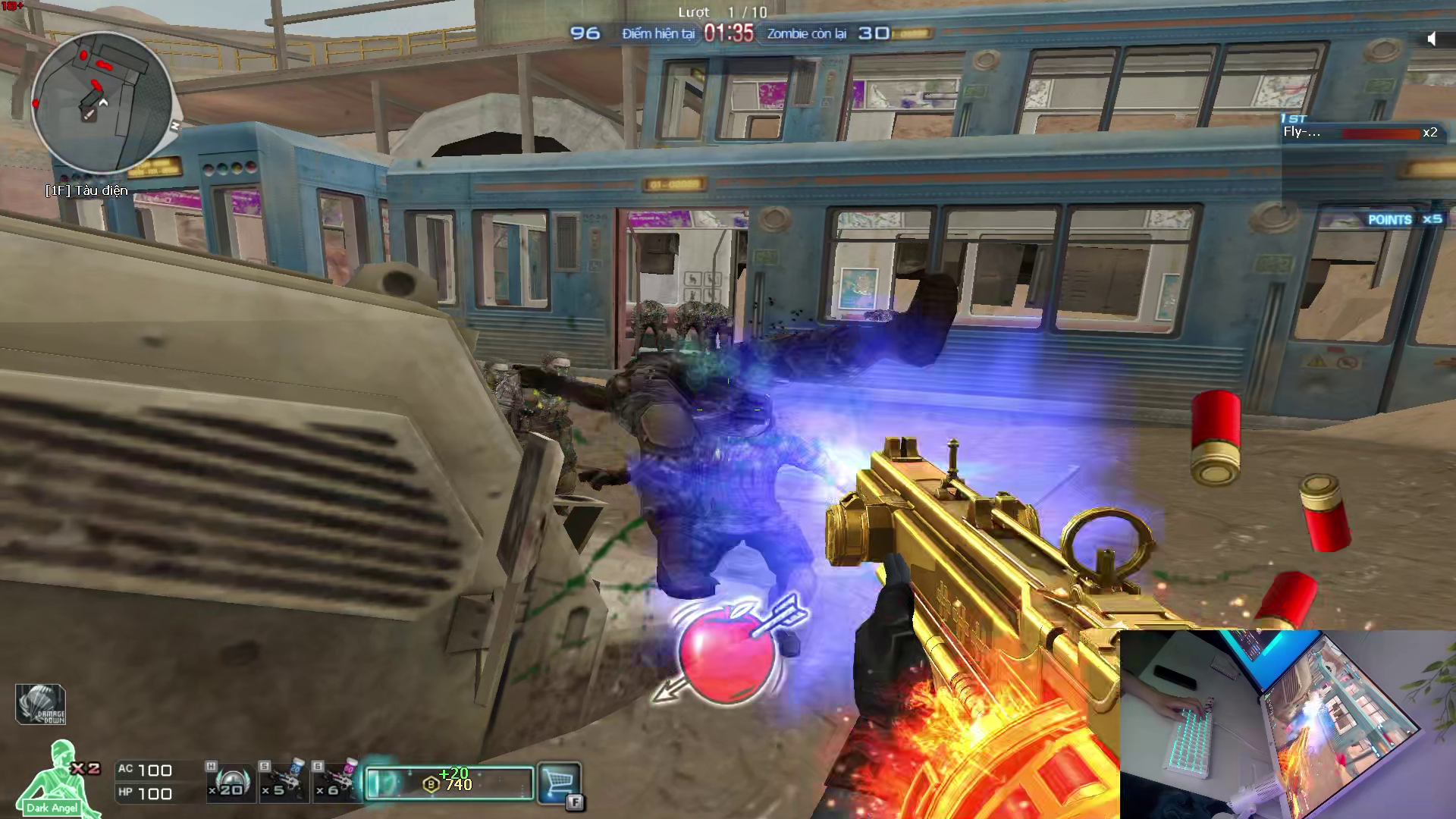Image resolution: width=1456 pixels, height=819 pixels.
Task: Use the blue 20 syringe item
Action: [283, 781]
